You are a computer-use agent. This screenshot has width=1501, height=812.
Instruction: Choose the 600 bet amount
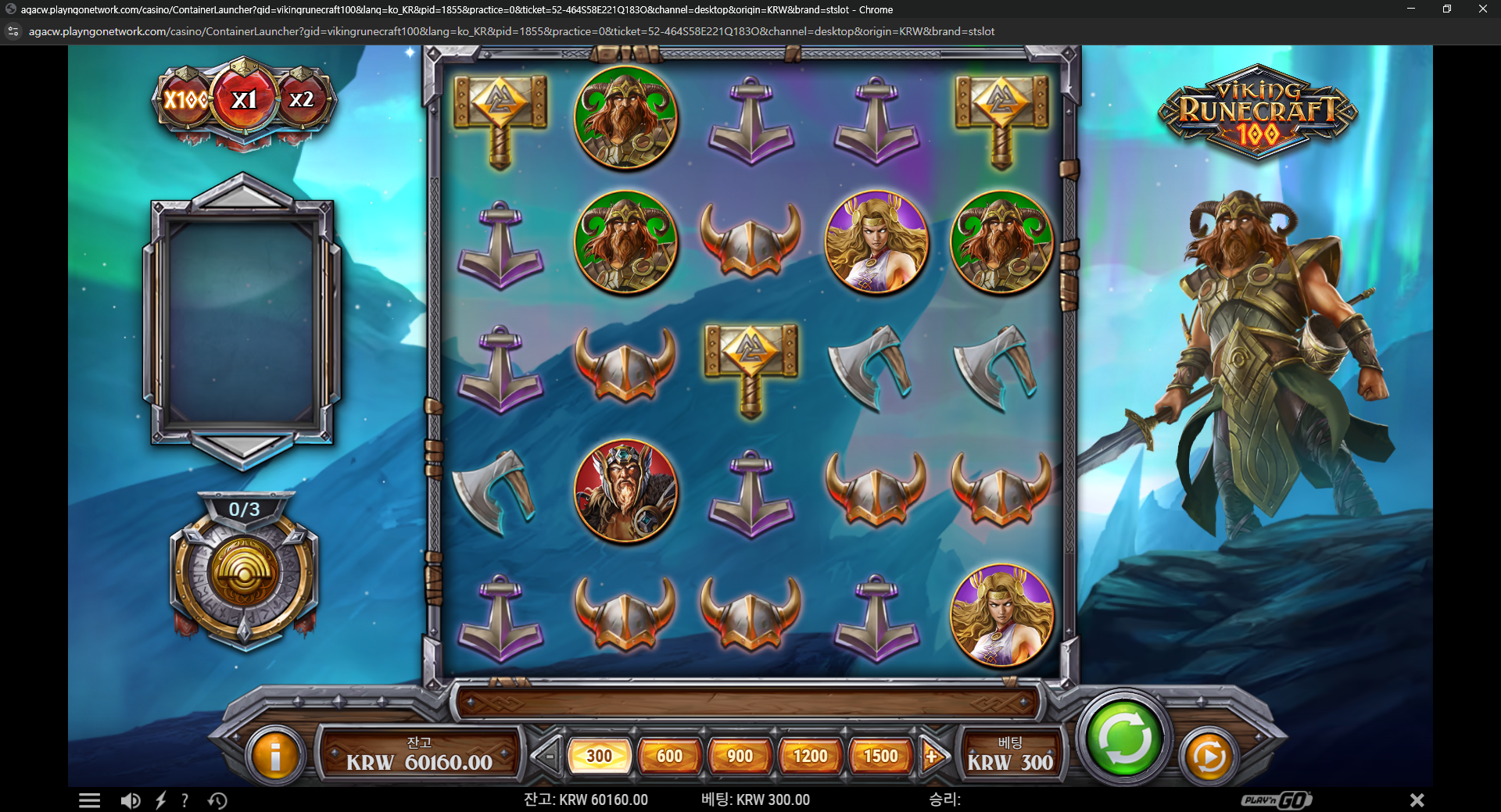[x=669, y=756]
